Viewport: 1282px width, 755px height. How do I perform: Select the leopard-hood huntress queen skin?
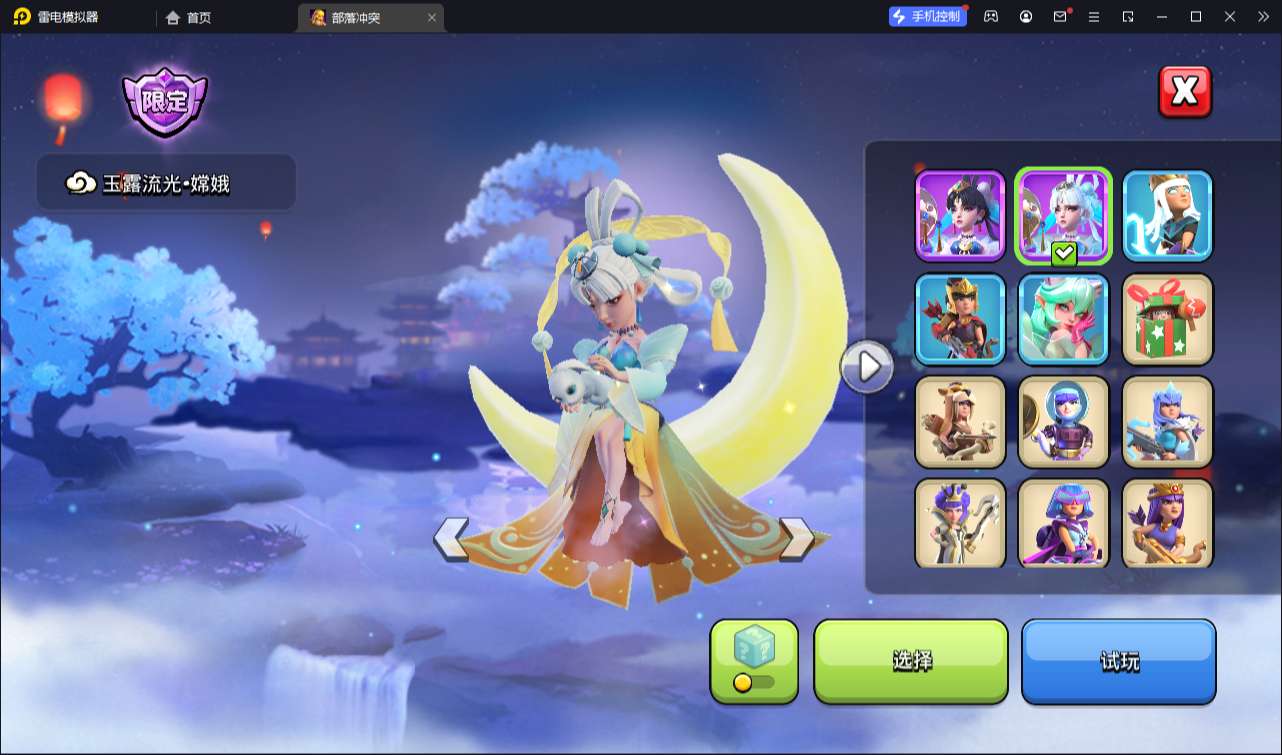pos(960,422)
